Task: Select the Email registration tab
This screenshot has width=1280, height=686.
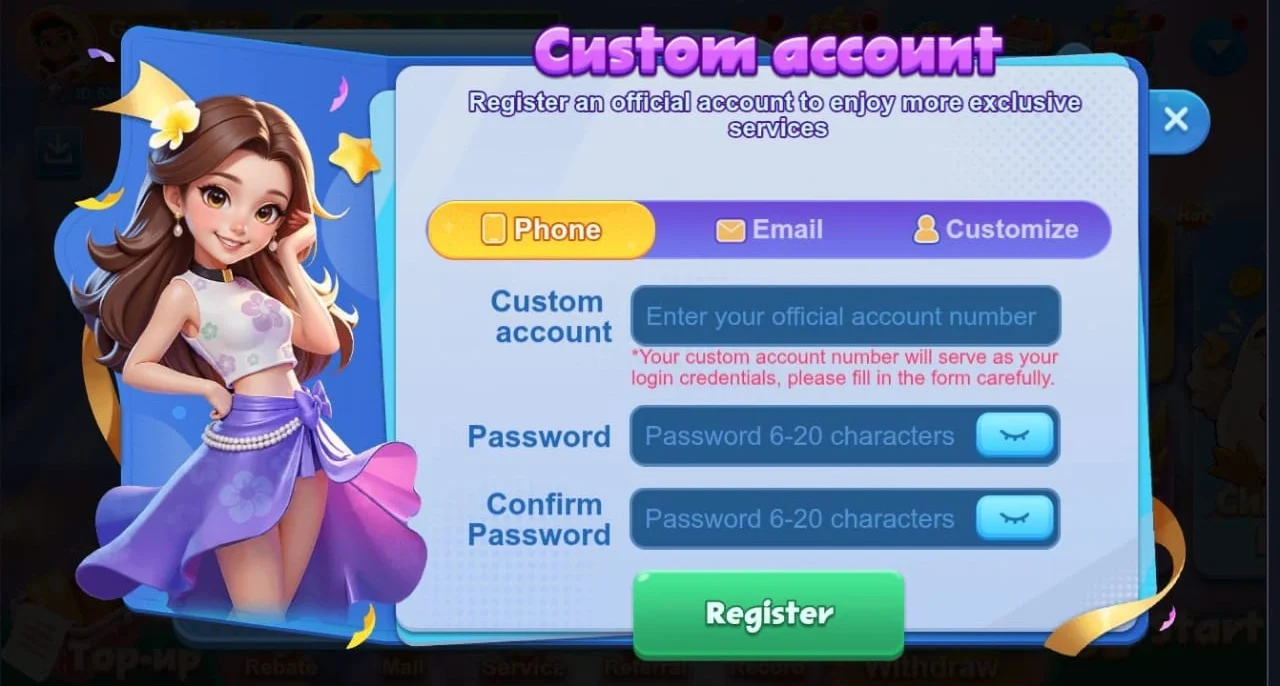Action: pyautogui.click(x=770, y=230)
